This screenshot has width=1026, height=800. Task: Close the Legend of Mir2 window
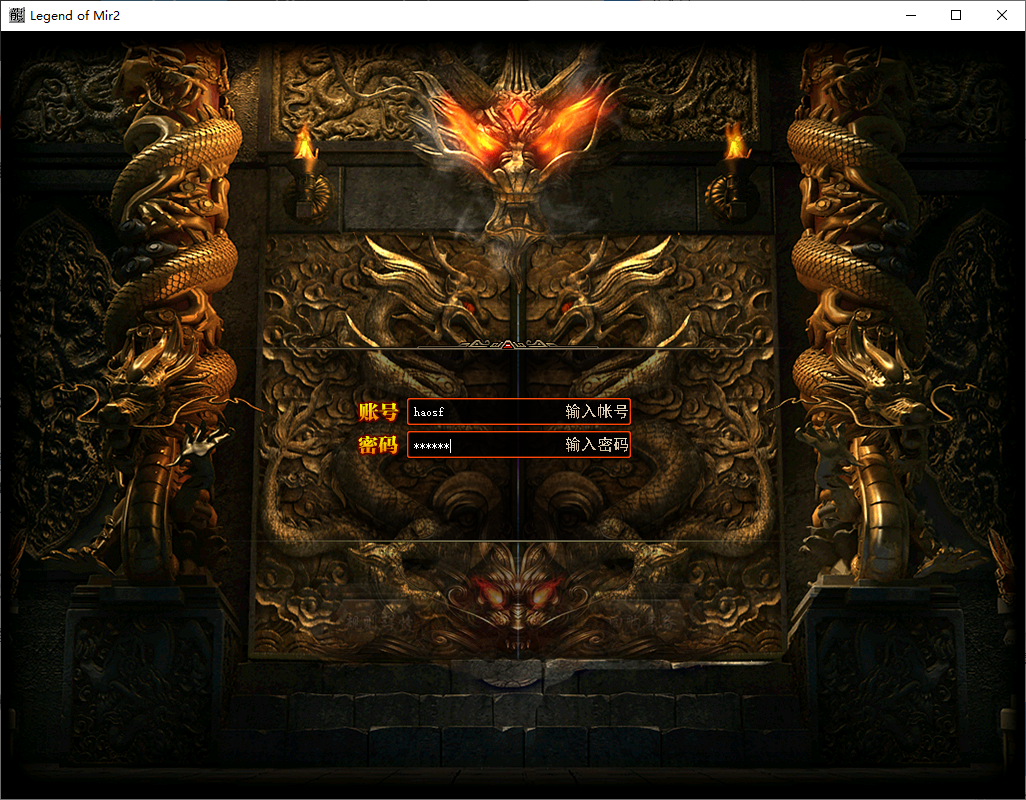(1001, 15)
